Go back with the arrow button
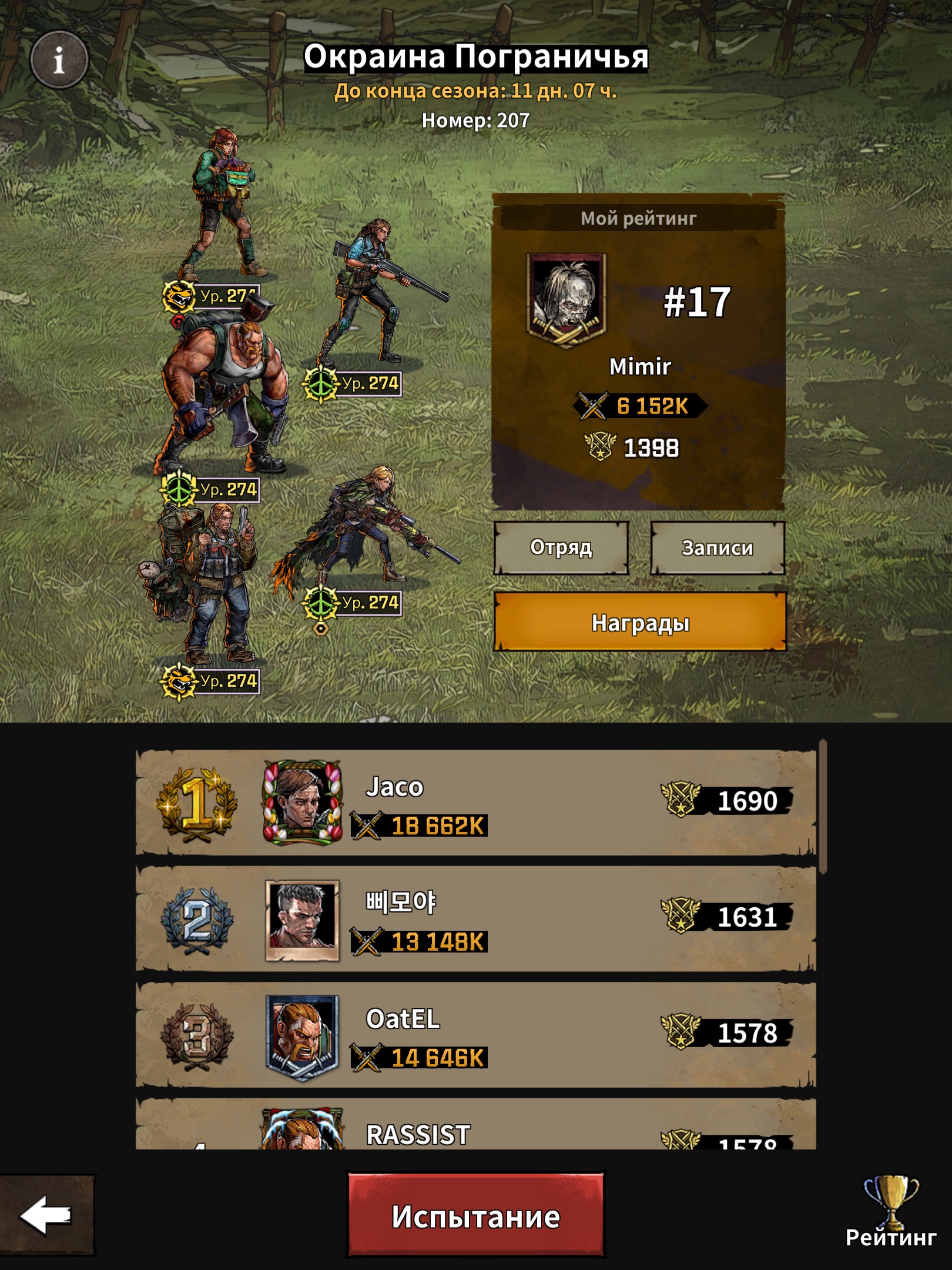Image resolution: width=952 pixels, height=1270 pixels. click(x=46, y=1216)
